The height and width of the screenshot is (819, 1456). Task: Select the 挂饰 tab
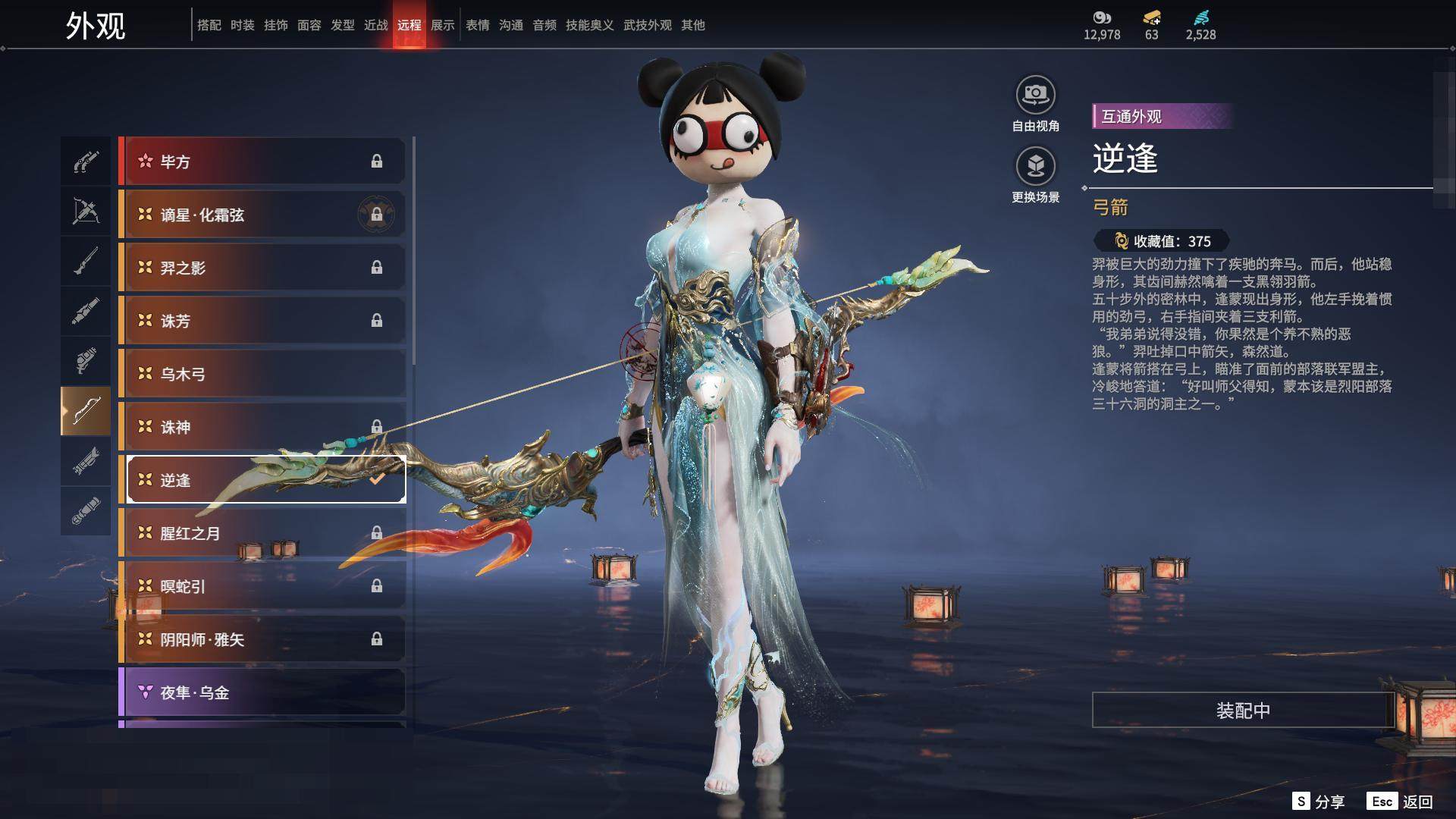pos(275,25)
